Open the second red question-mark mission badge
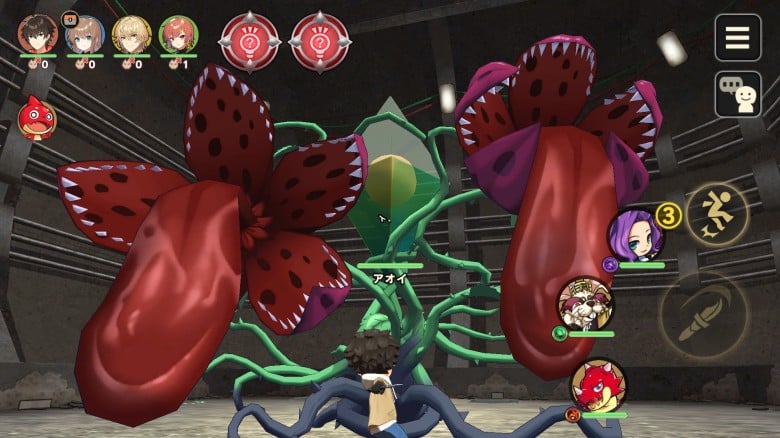Image resolution: width=780 pixels, height=438 pixels. [319, 42]
